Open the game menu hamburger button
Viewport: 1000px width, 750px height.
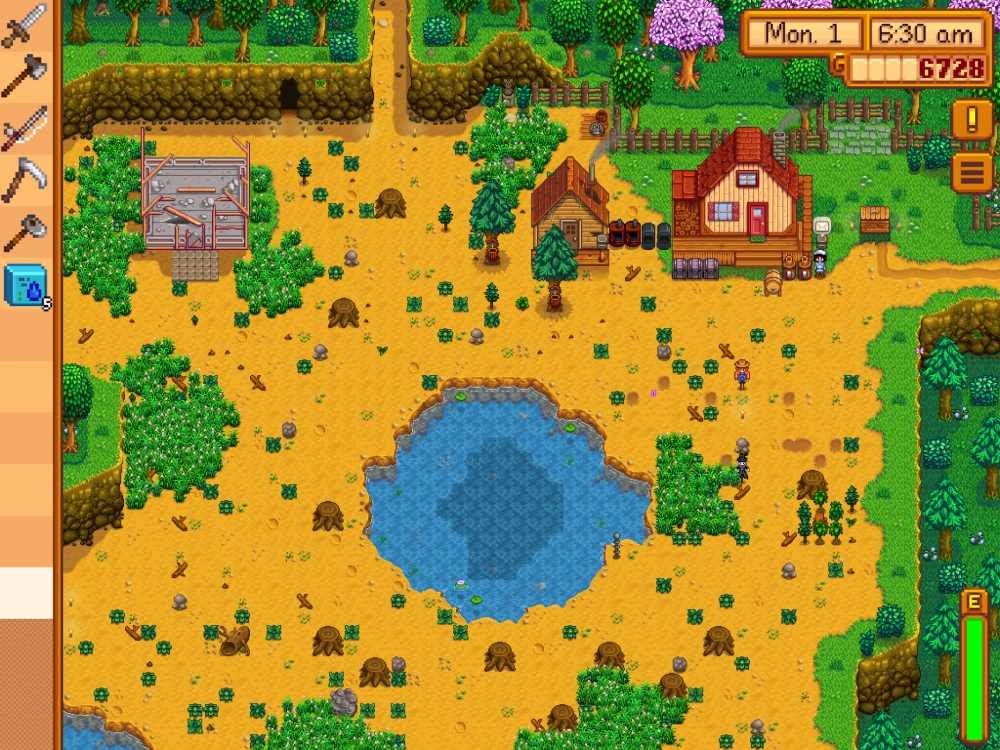pyautogui.click(x=971, y=172)
